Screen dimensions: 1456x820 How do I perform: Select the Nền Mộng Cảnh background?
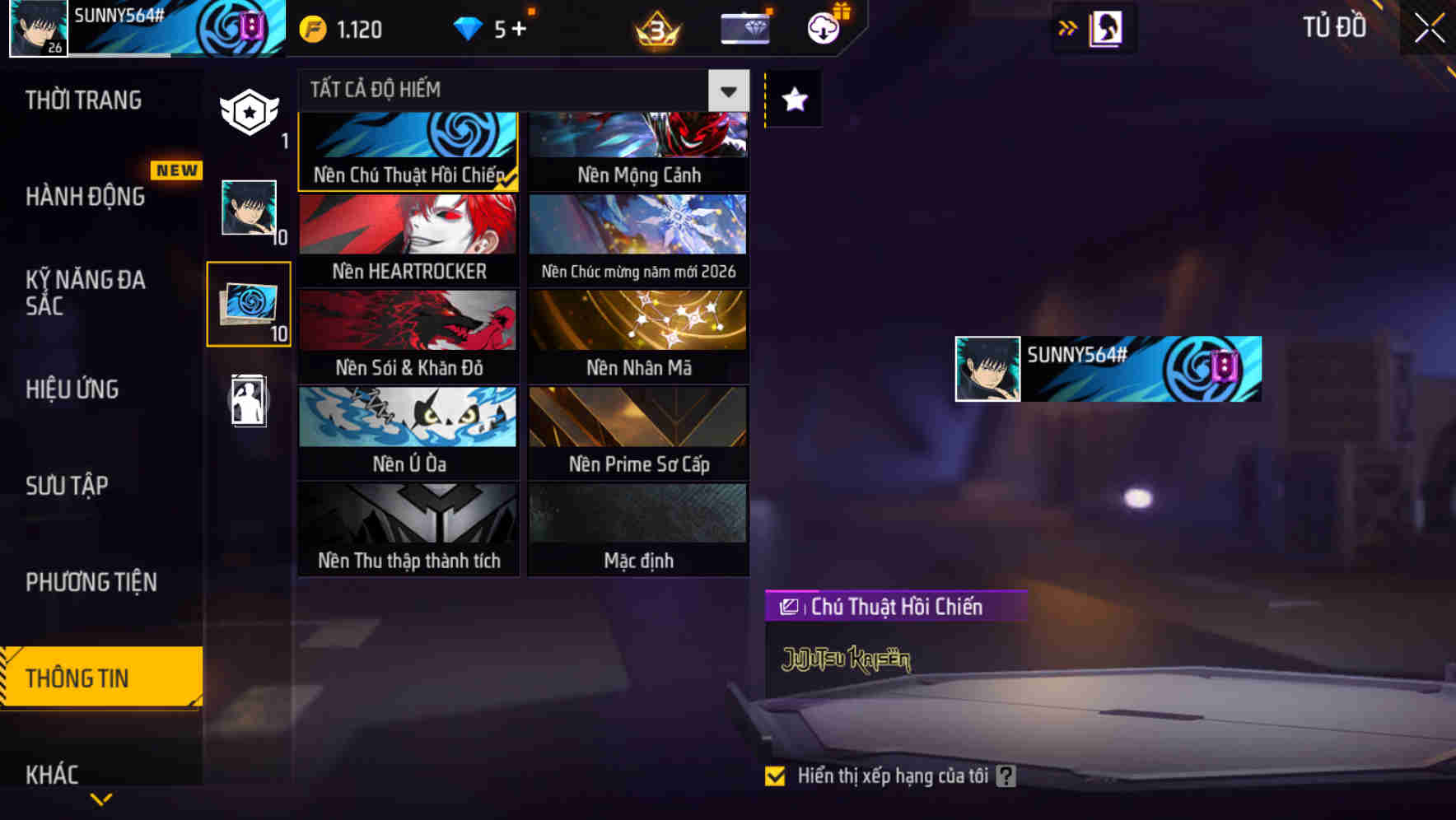click(x=638, y=148)
